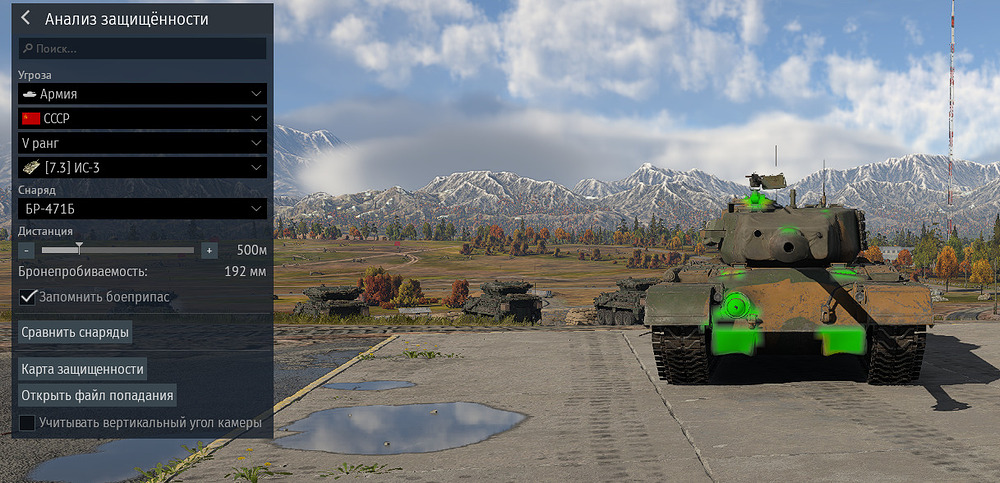The image size is (1000, 483).
Task: Go back using the arrow beside Анализ защищённости
Action: [x=25, y=18]
